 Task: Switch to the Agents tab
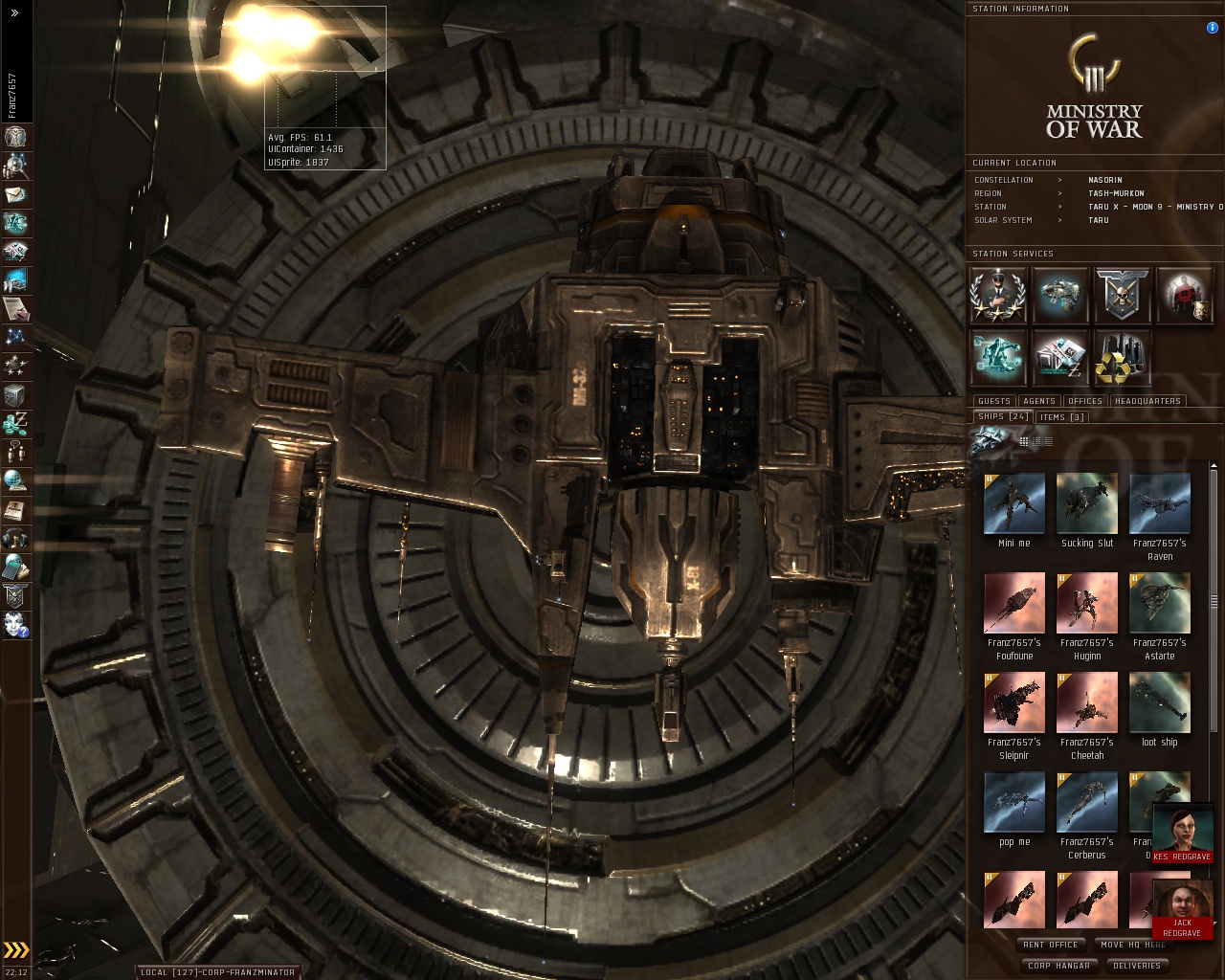1038,401
